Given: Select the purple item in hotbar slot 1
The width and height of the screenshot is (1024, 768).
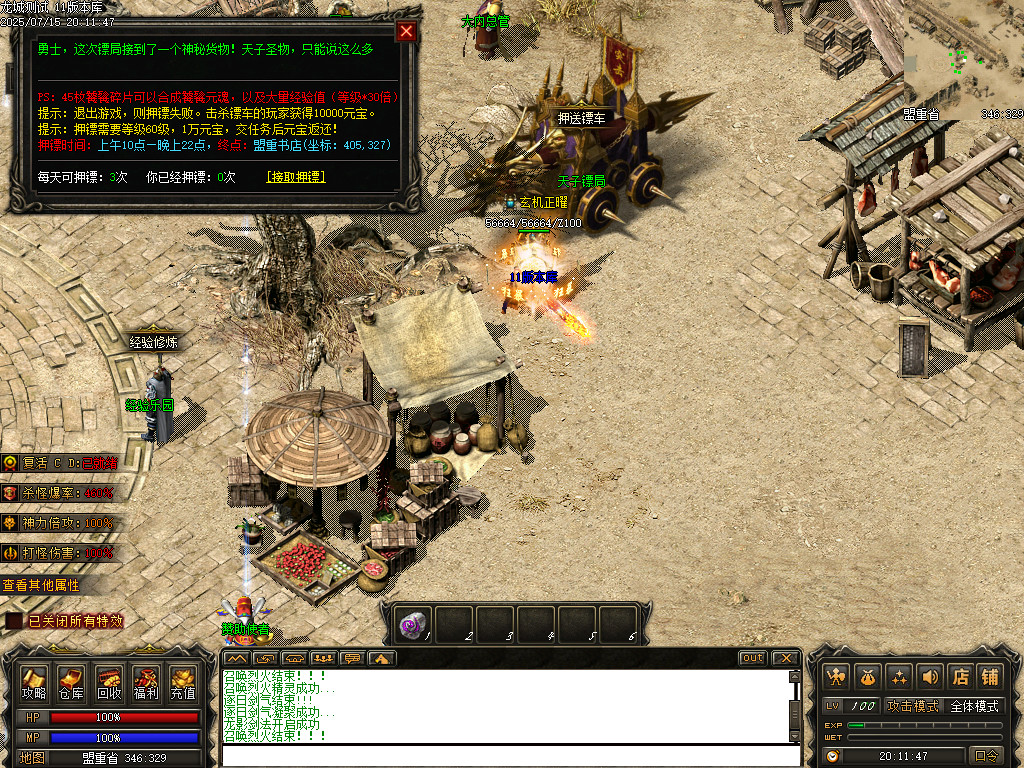Looking at the screenshot, I should pos(413,624).
